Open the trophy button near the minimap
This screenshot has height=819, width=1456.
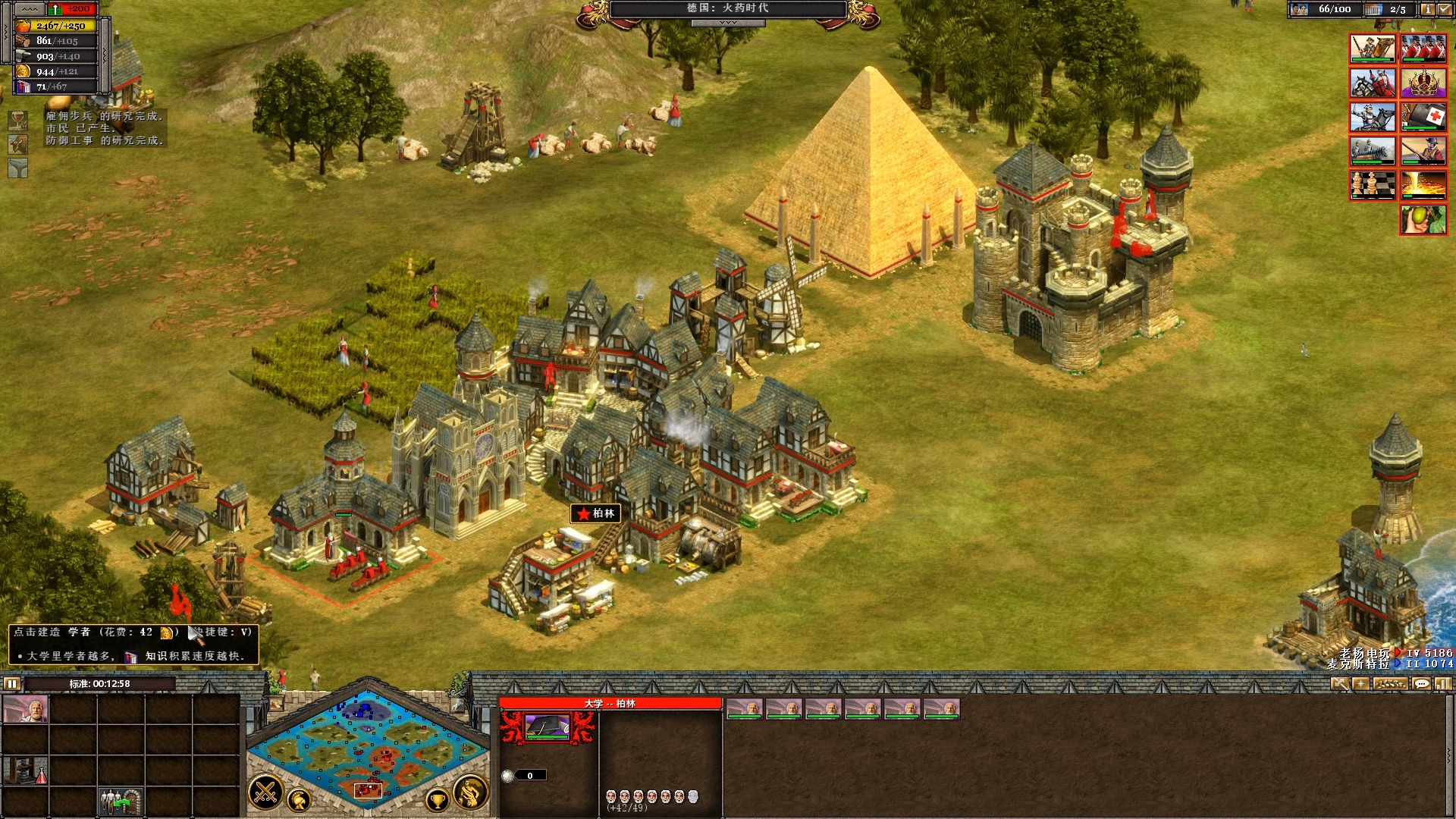pyautogui.click(x=437, y=799)
